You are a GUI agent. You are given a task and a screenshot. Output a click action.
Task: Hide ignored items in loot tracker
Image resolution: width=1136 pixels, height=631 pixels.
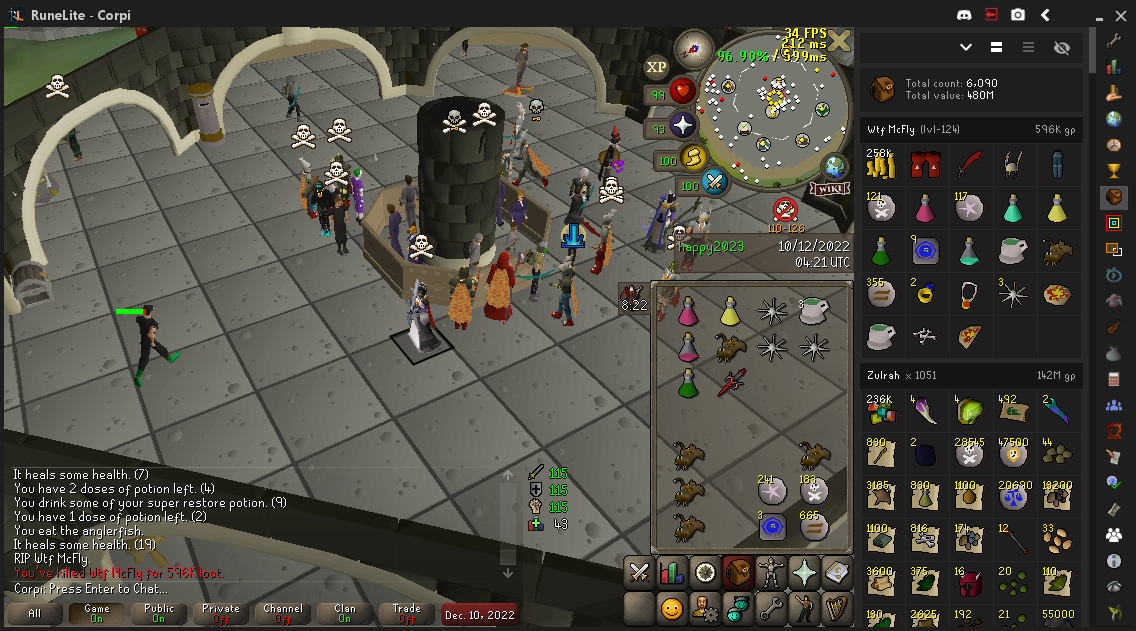[1062, 47]
